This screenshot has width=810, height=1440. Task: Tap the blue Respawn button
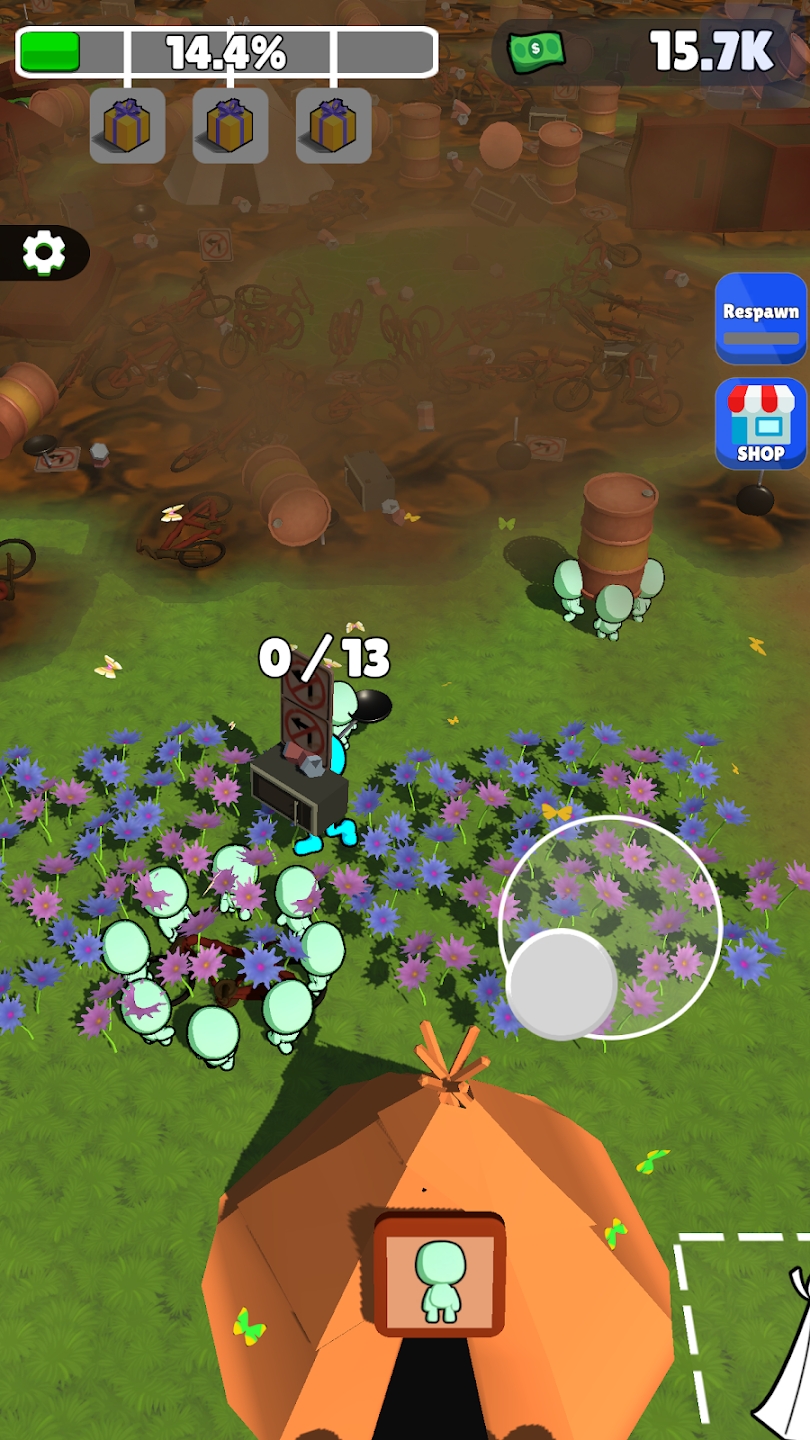761,318
